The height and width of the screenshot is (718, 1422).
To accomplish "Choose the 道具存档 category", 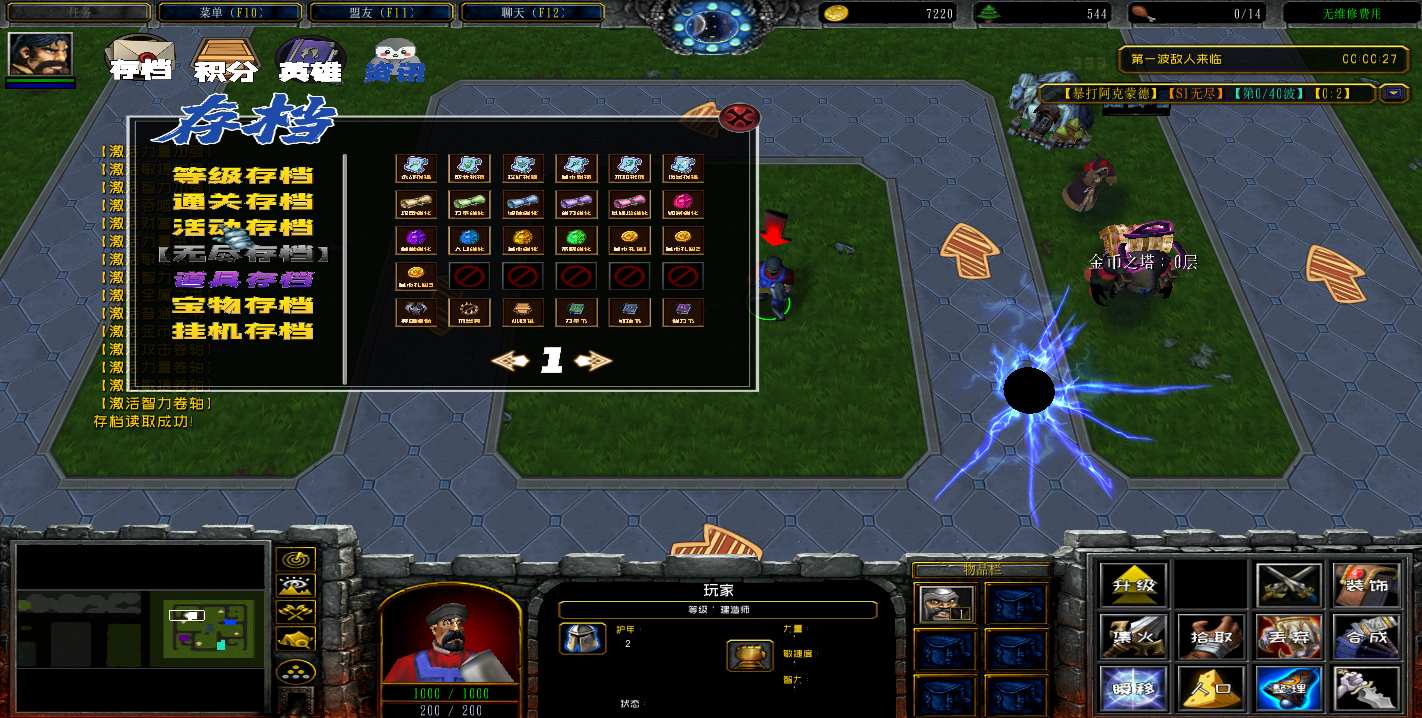I will 243,280.
